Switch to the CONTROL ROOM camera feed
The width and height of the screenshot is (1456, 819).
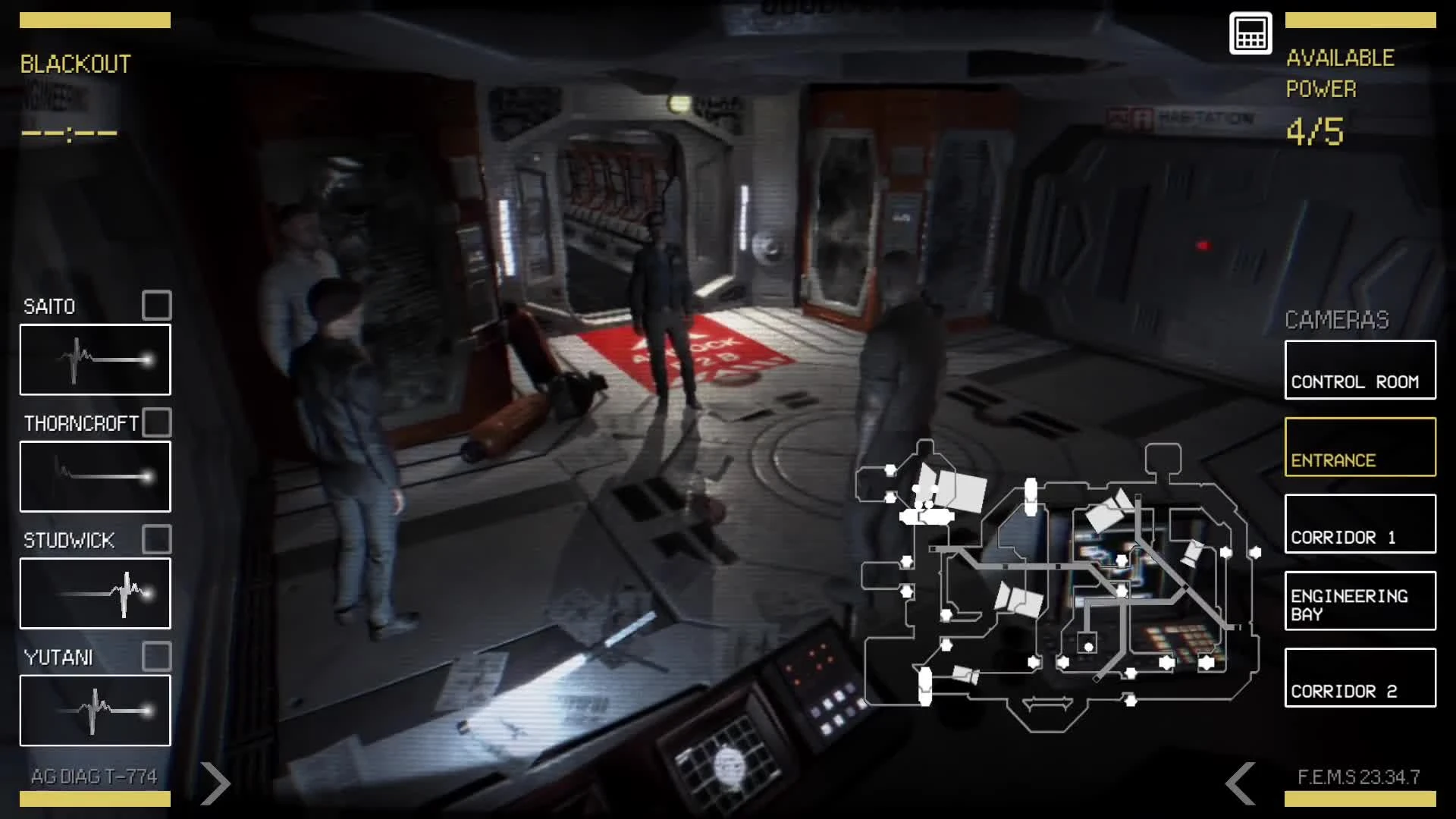point(1359,369)
